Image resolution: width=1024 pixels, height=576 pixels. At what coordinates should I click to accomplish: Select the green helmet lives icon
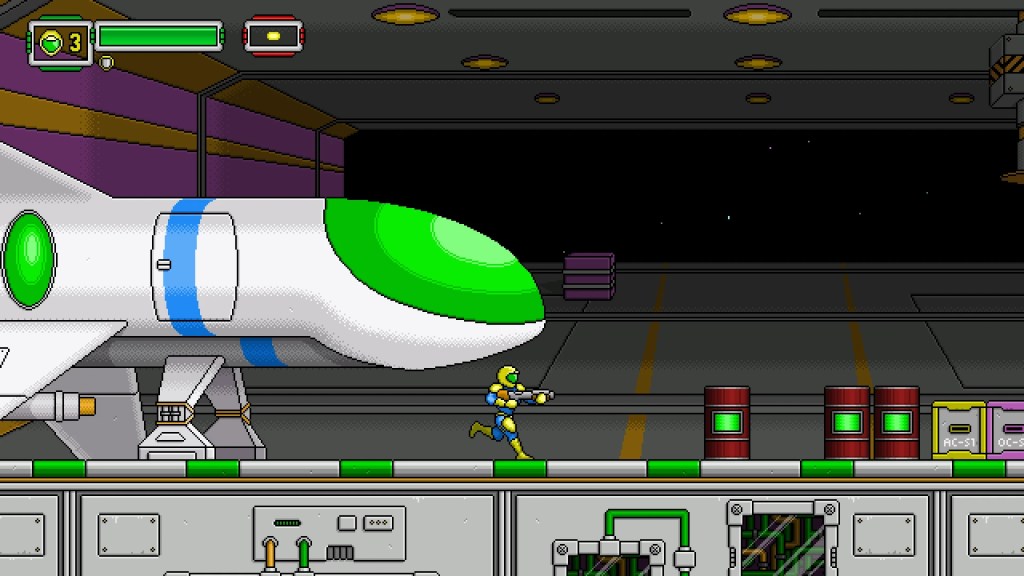[50, 42]
